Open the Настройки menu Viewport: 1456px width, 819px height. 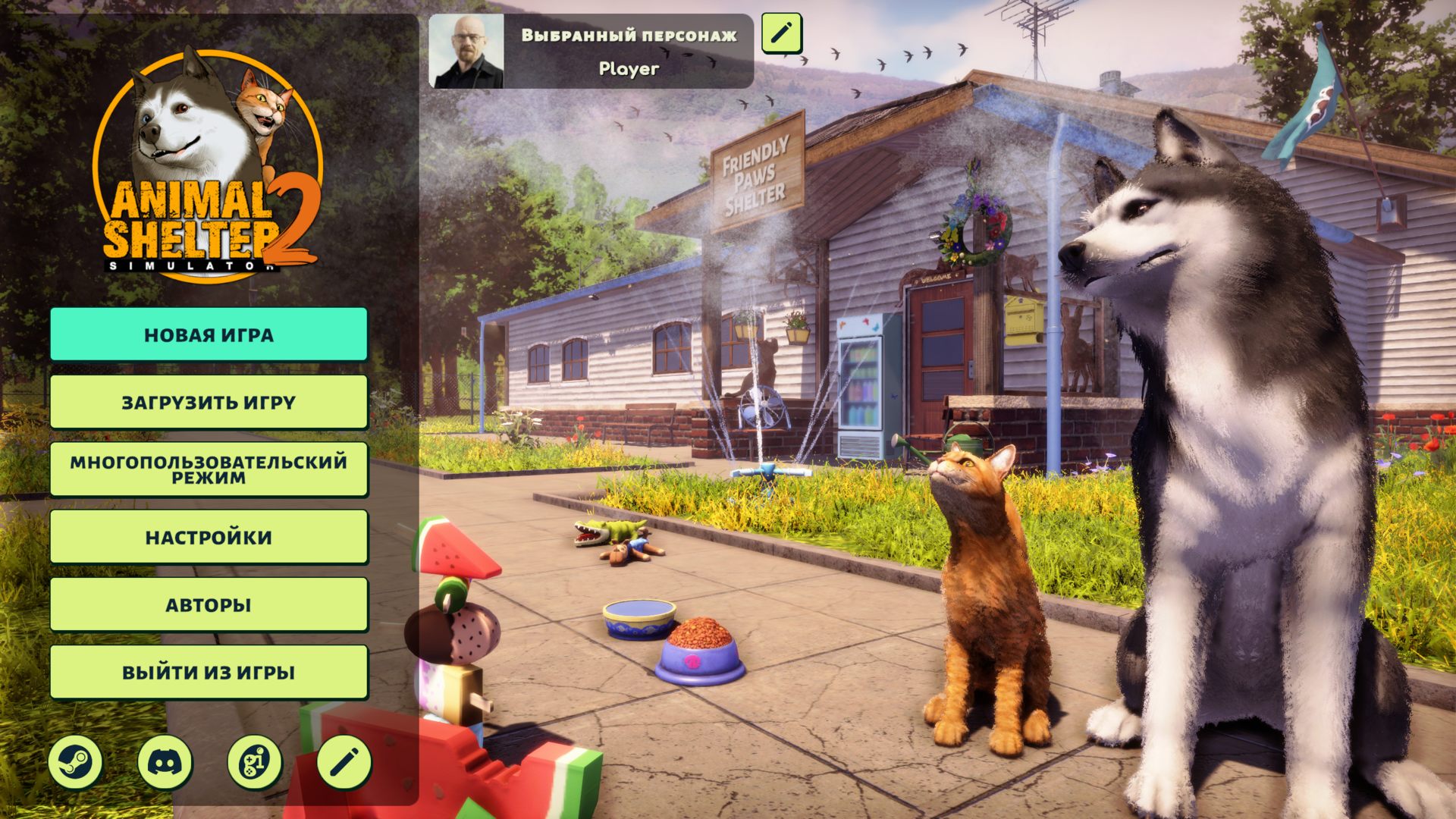click(209, 537)
